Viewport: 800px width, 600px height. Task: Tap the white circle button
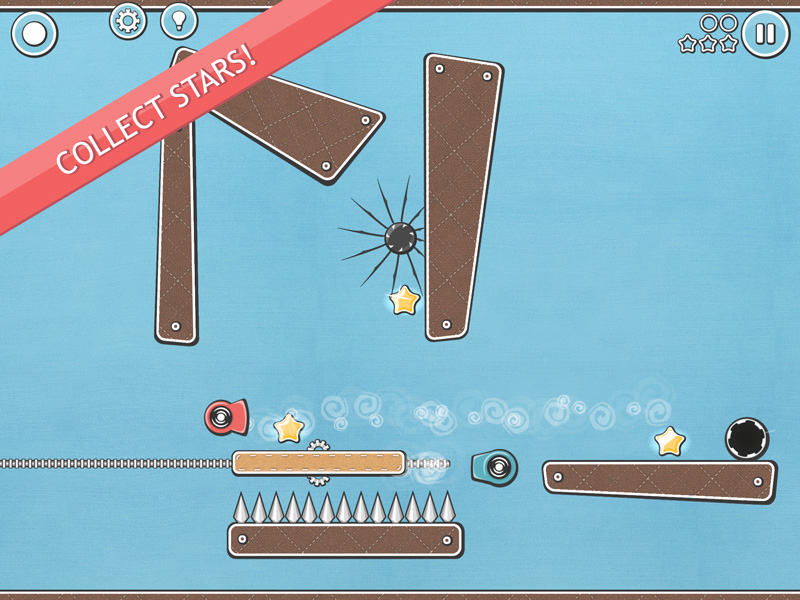(34, 34)
